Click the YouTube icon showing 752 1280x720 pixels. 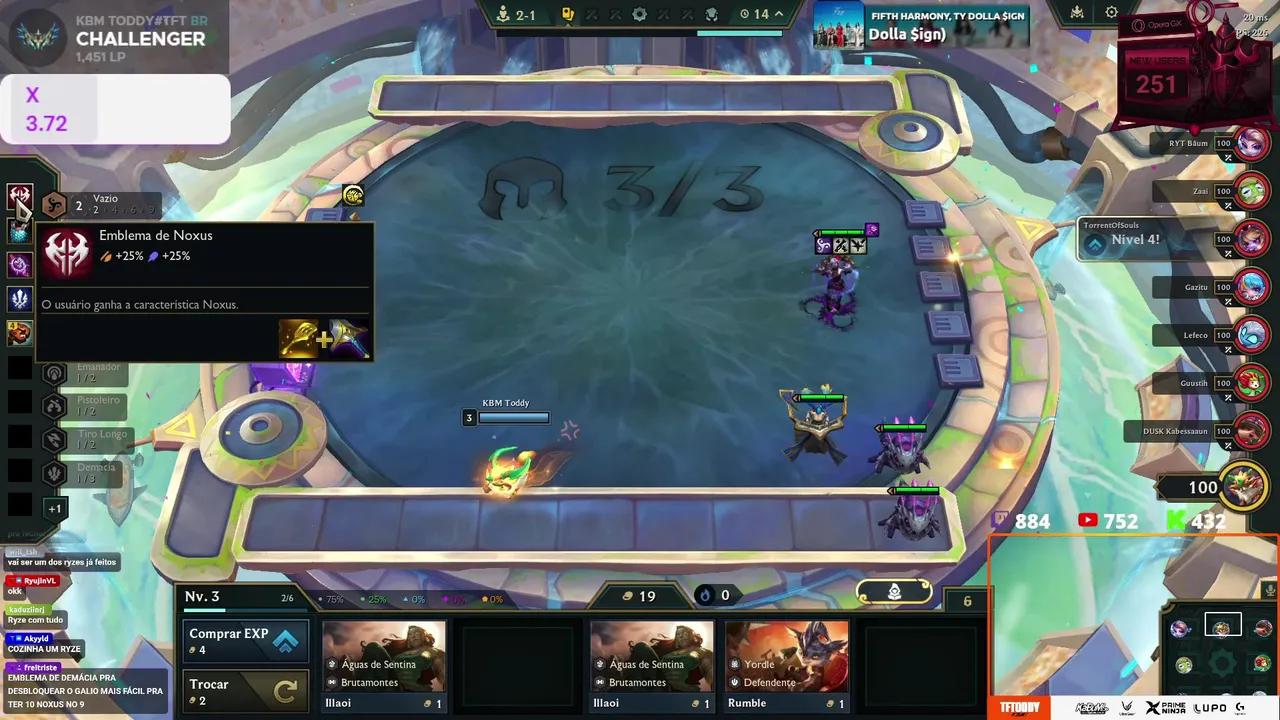[x=1089, y=520]
